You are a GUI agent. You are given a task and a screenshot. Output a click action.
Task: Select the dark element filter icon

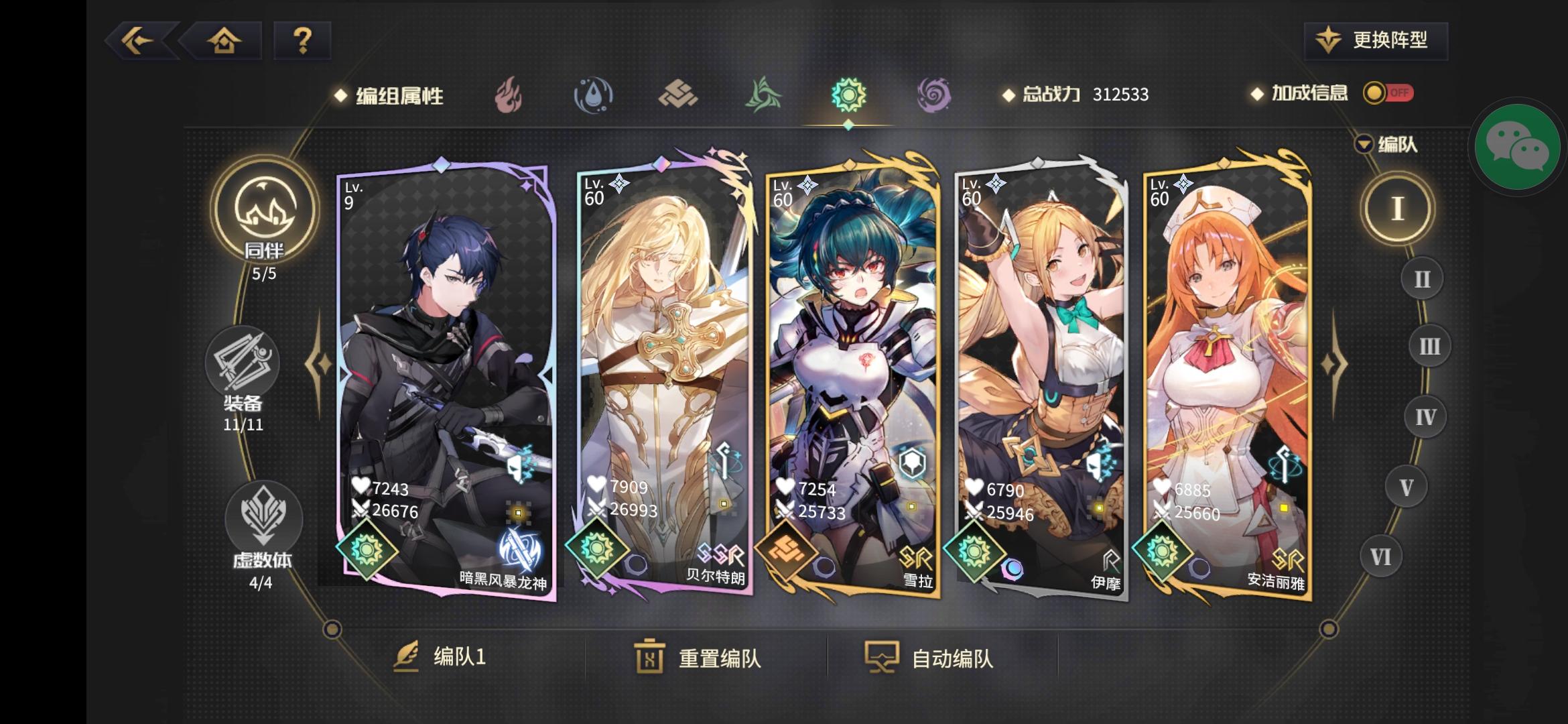click(934, 95)
